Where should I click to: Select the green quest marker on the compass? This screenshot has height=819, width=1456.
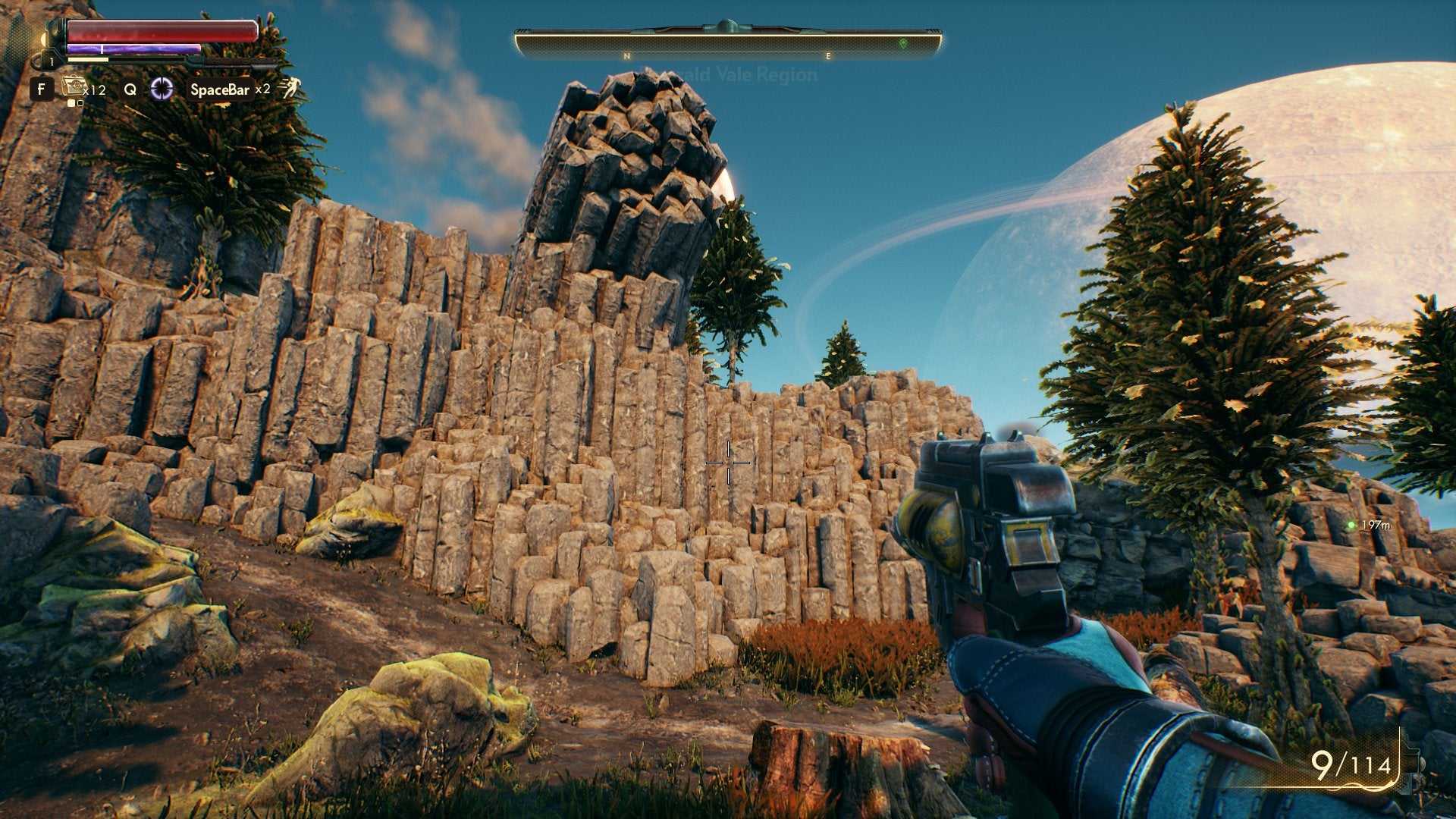point(903,43)
